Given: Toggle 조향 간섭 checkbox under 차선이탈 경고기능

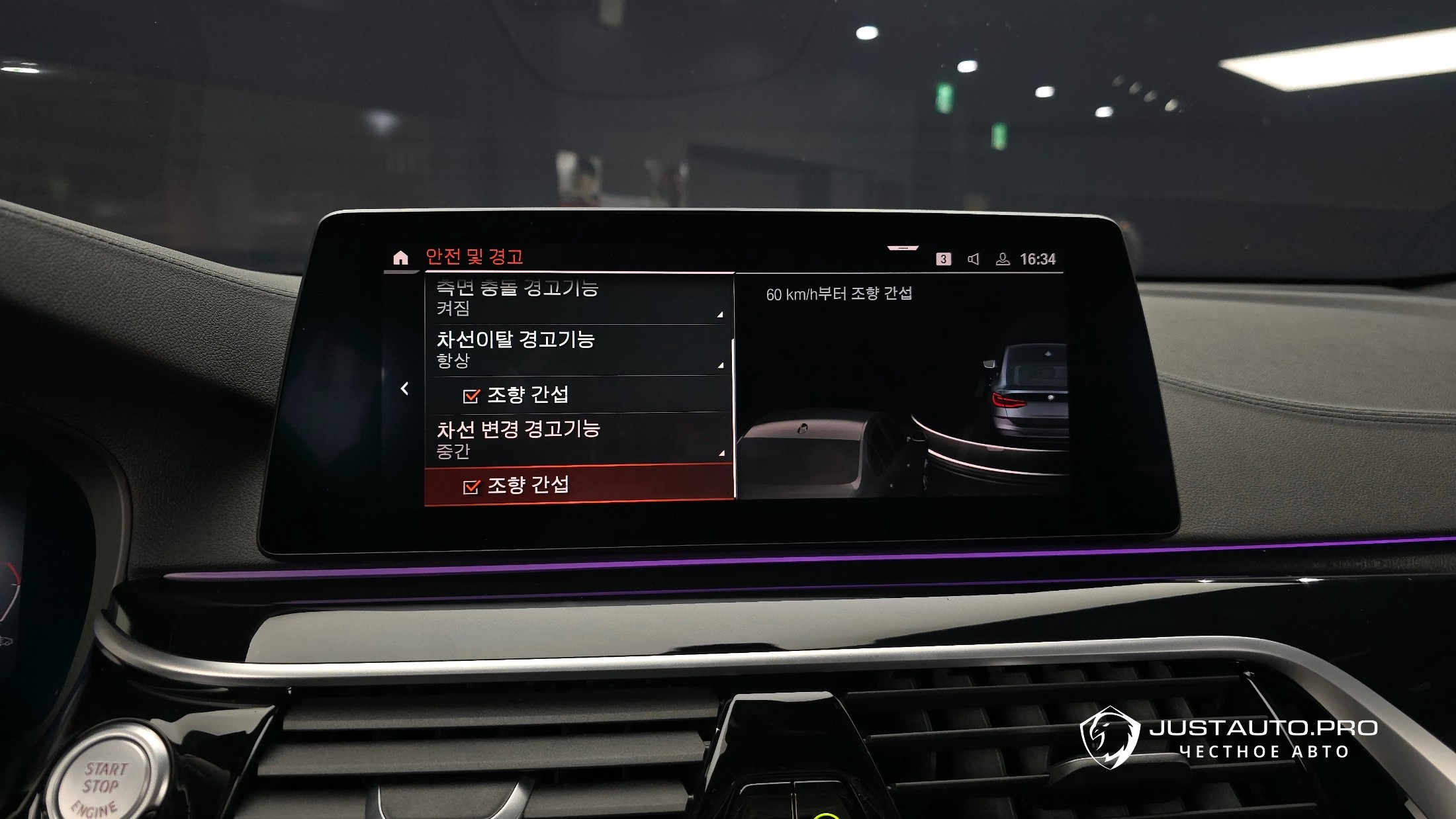Looking at the screenshot, I should (471, 396).
